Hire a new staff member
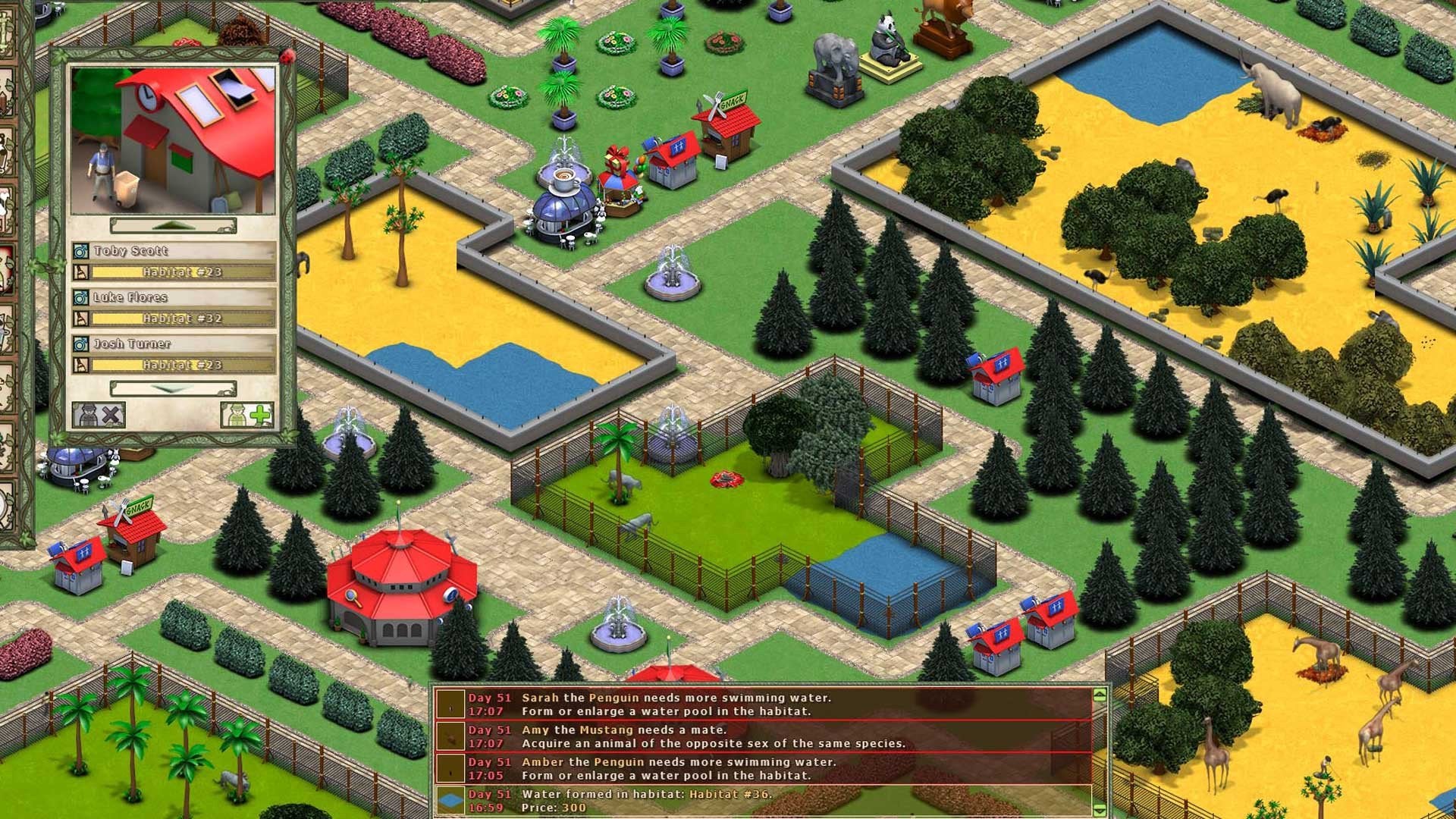 tap(246, 415)
